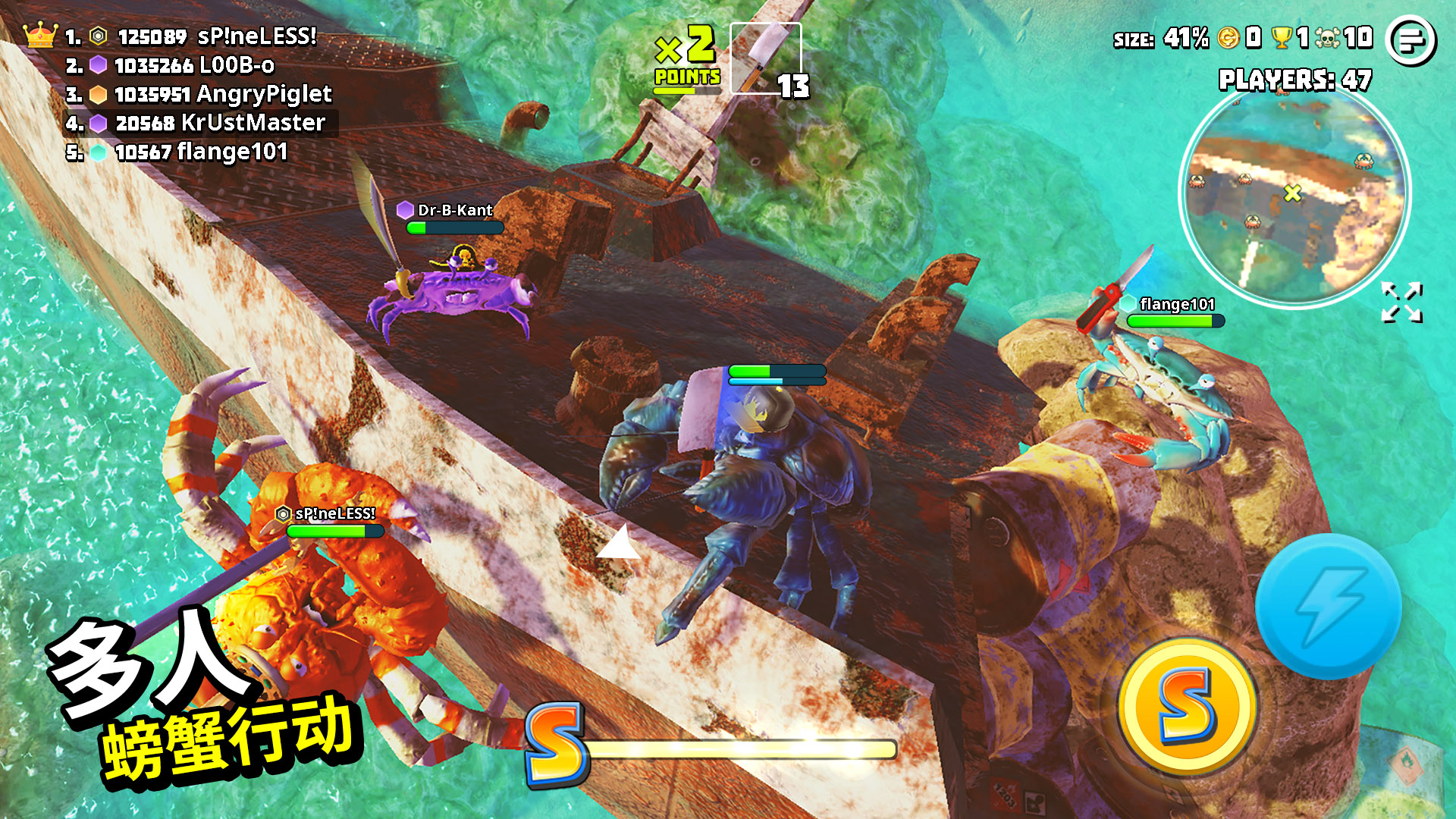
Task: Select the cleaver weapon slot
Action: [x=765, y=59]
